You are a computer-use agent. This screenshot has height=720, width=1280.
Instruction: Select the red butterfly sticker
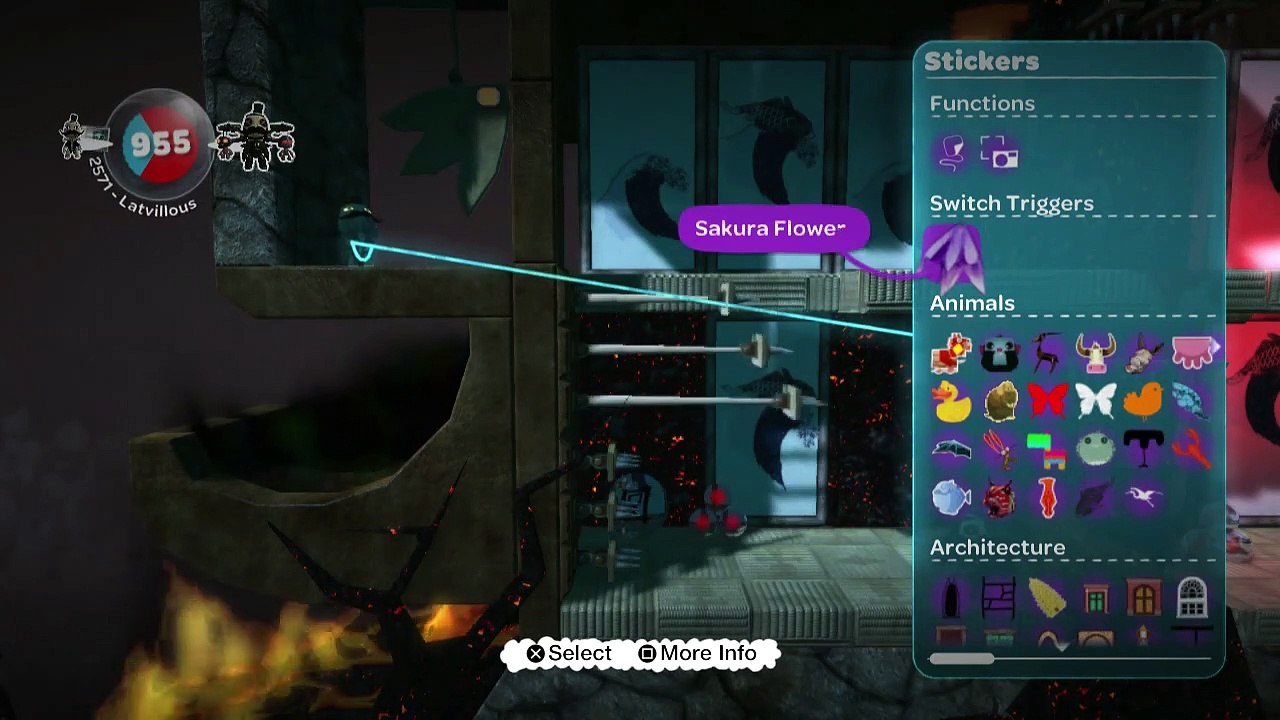click(x=1047, y=400)
